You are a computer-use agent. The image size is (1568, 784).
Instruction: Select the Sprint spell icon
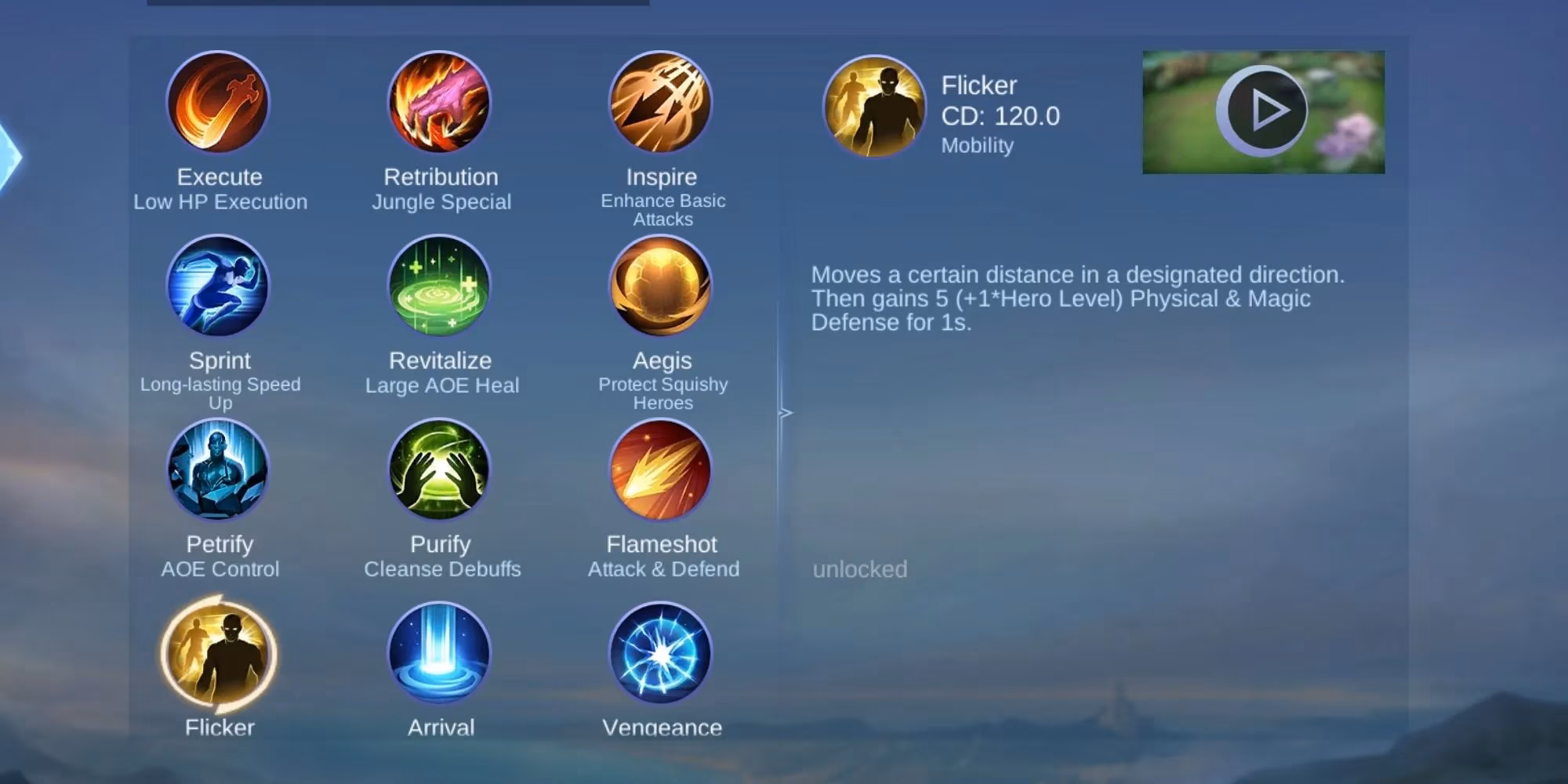[x=218, y=288]
